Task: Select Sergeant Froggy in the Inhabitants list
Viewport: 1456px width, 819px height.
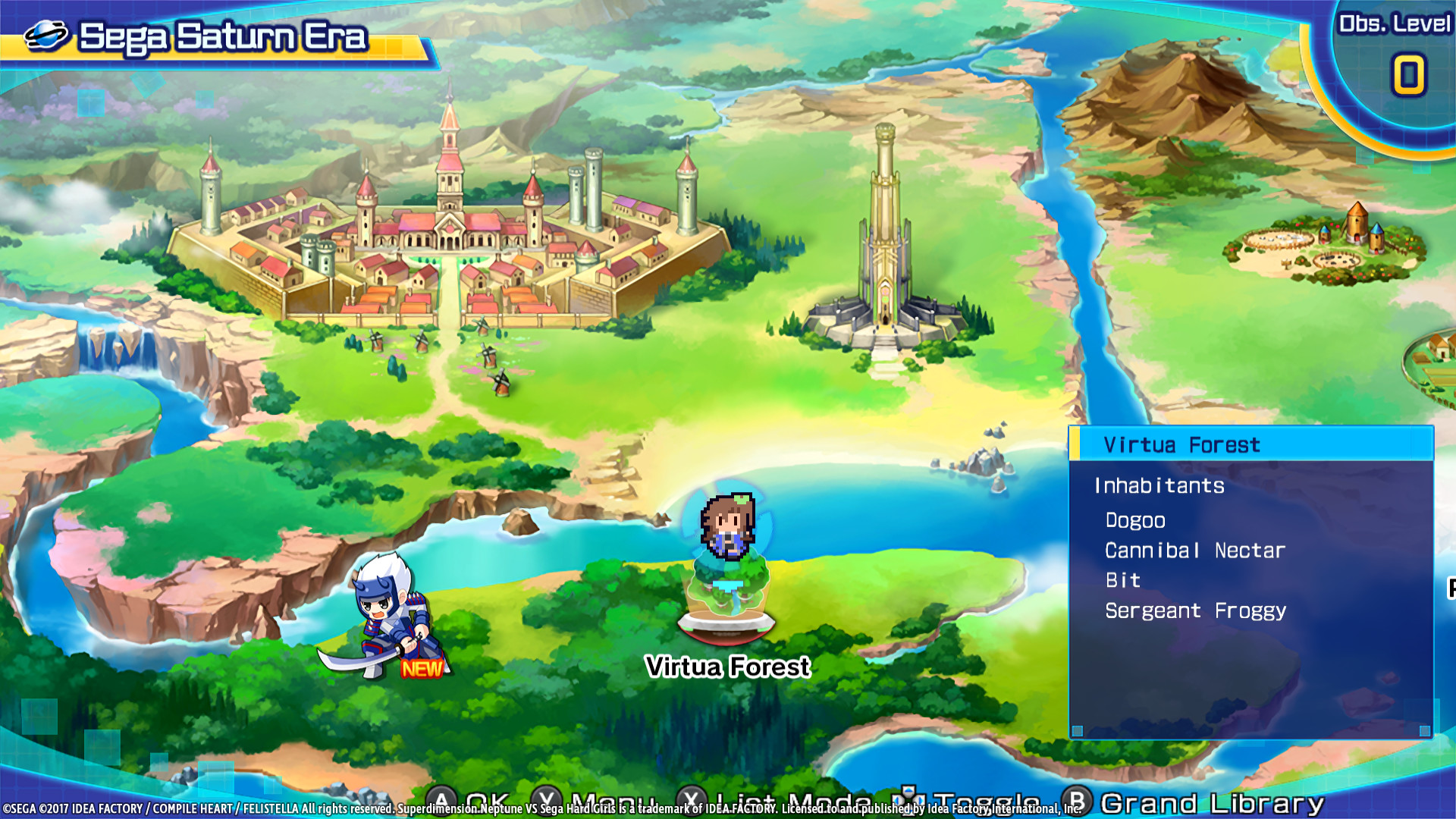Action: (x=1194, y=610)
